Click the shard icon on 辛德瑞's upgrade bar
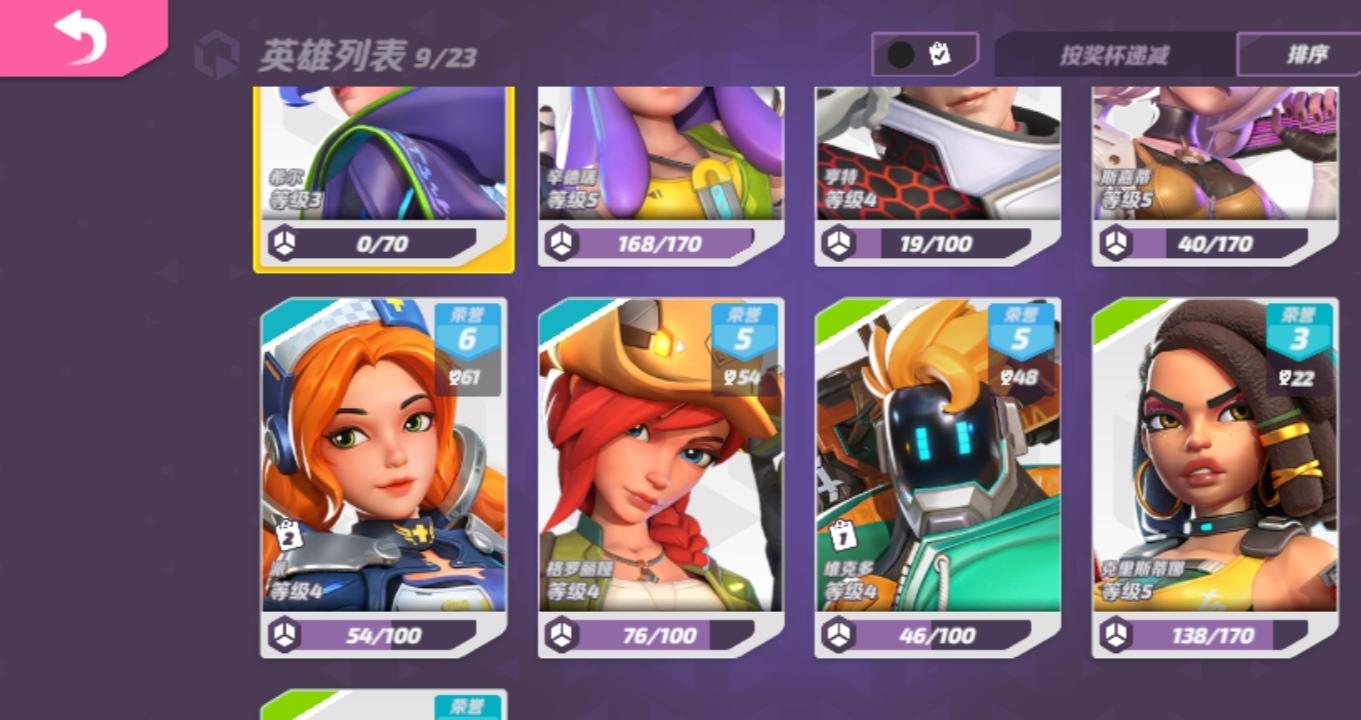 point(561,240)
